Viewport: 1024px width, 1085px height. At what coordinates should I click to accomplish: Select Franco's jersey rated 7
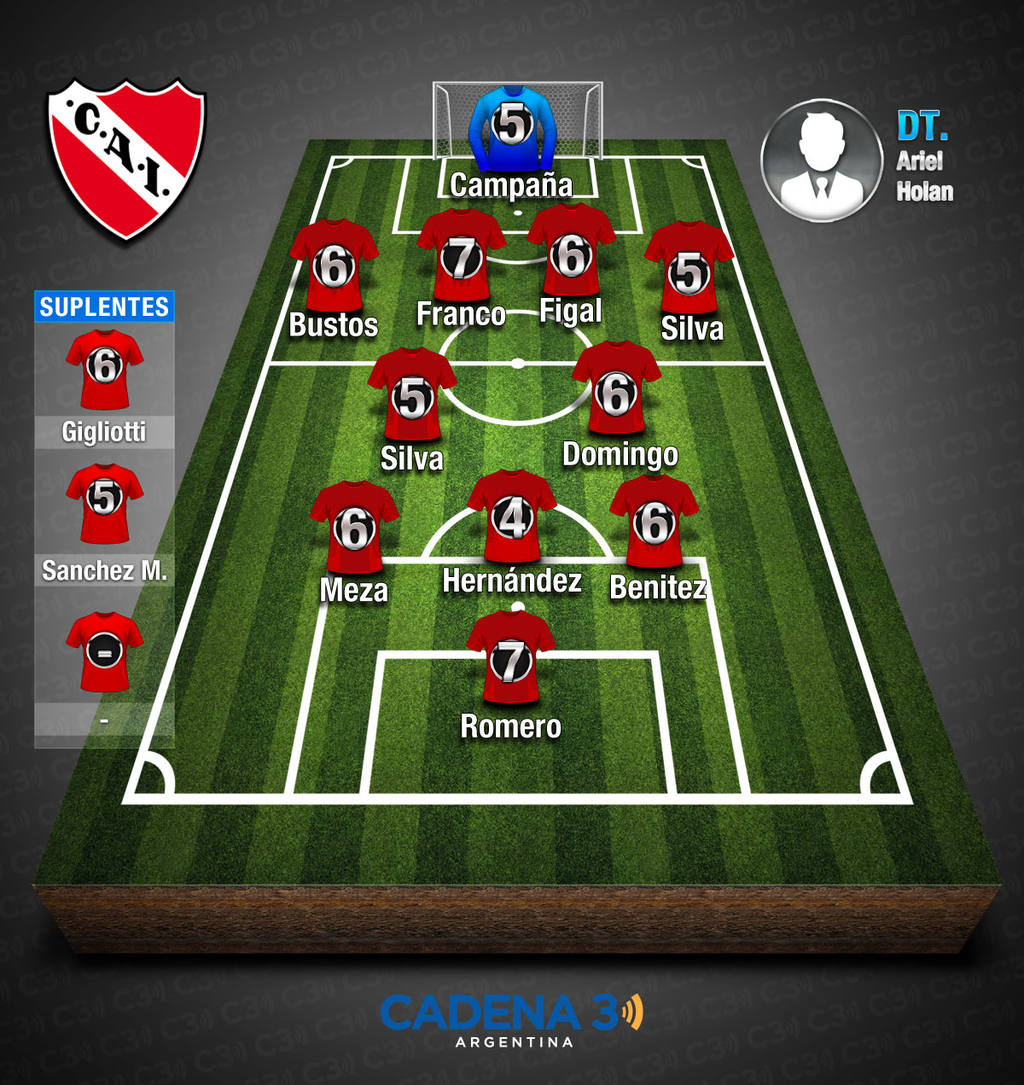(461, 256)
